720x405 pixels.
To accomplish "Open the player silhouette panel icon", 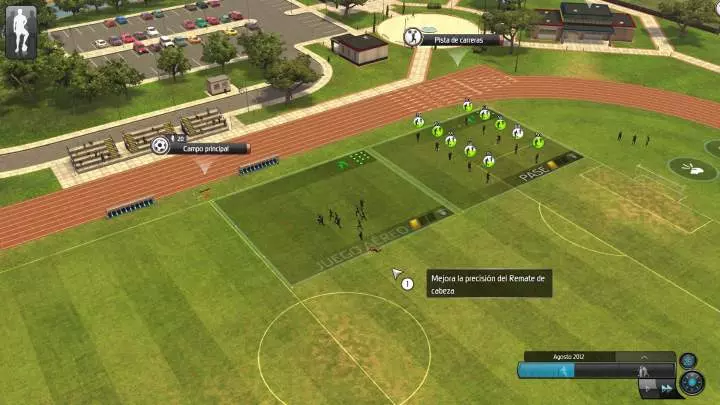I will (x=20, y=32).
